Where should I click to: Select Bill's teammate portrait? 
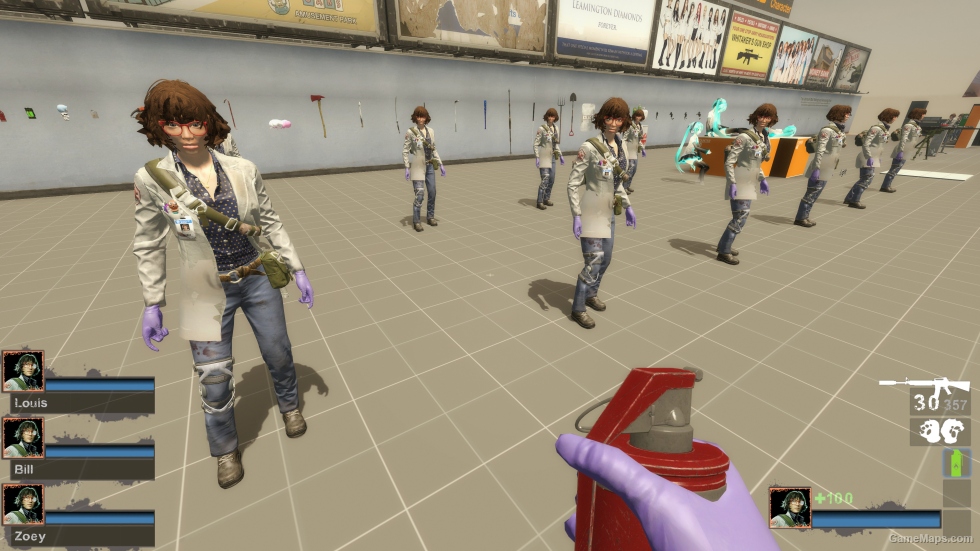pyautogui.click(x=23, y=438)
